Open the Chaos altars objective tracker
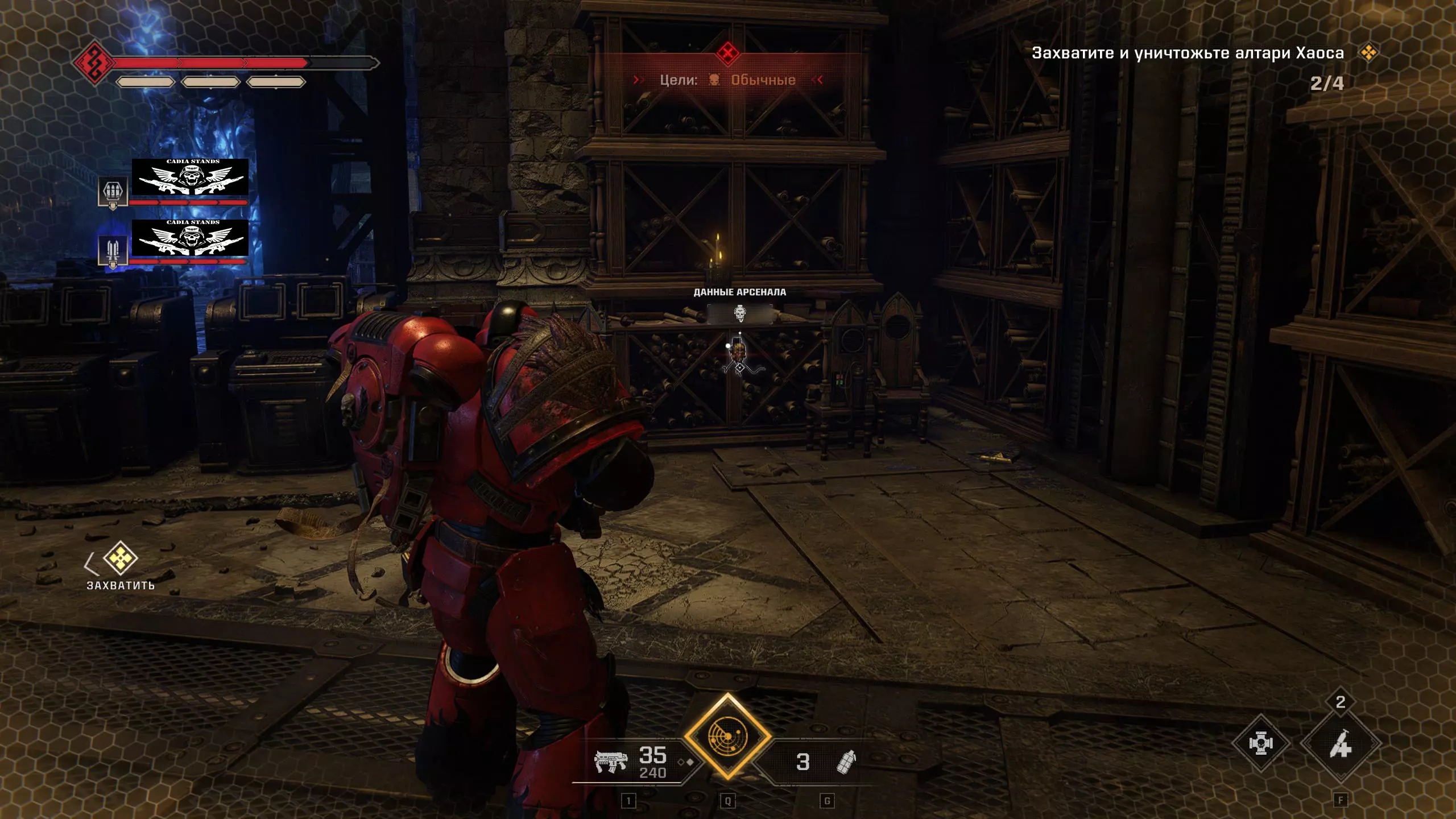 (1188, 53)
